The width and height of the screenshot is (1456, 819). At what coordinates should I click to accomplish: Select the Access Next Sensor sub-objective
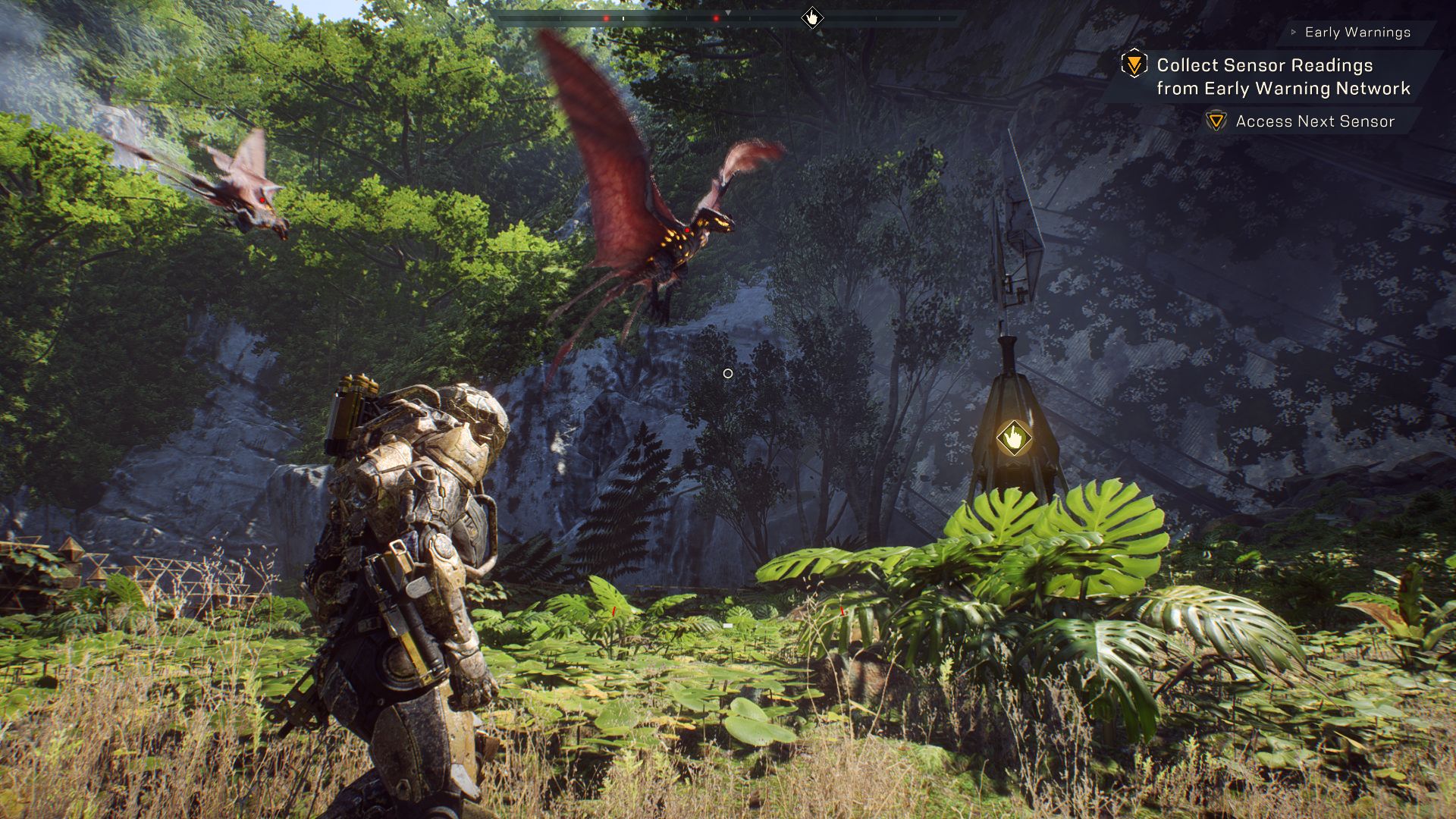point(1314,121)
